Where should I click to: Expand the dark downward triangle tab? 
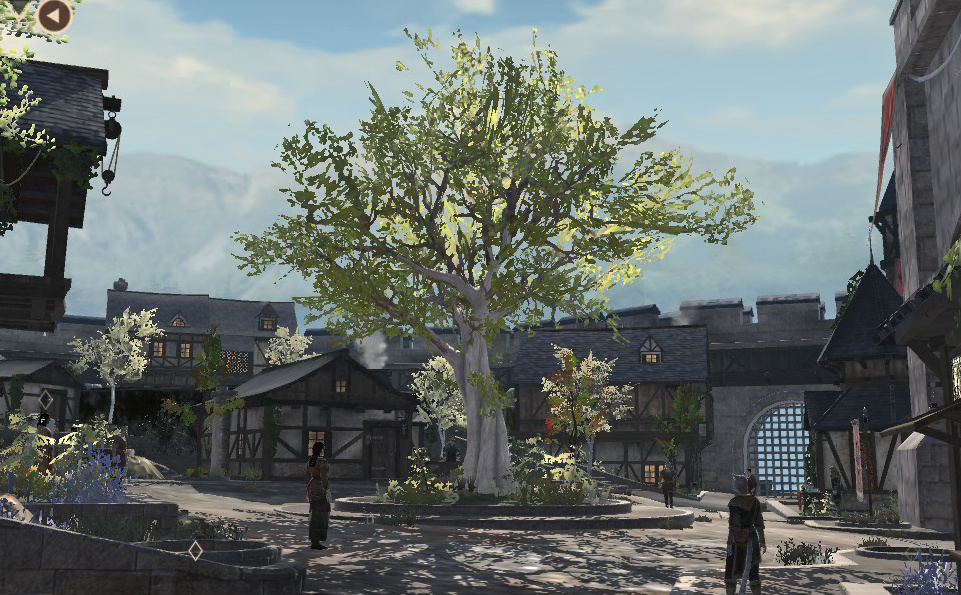click(18, 6)
